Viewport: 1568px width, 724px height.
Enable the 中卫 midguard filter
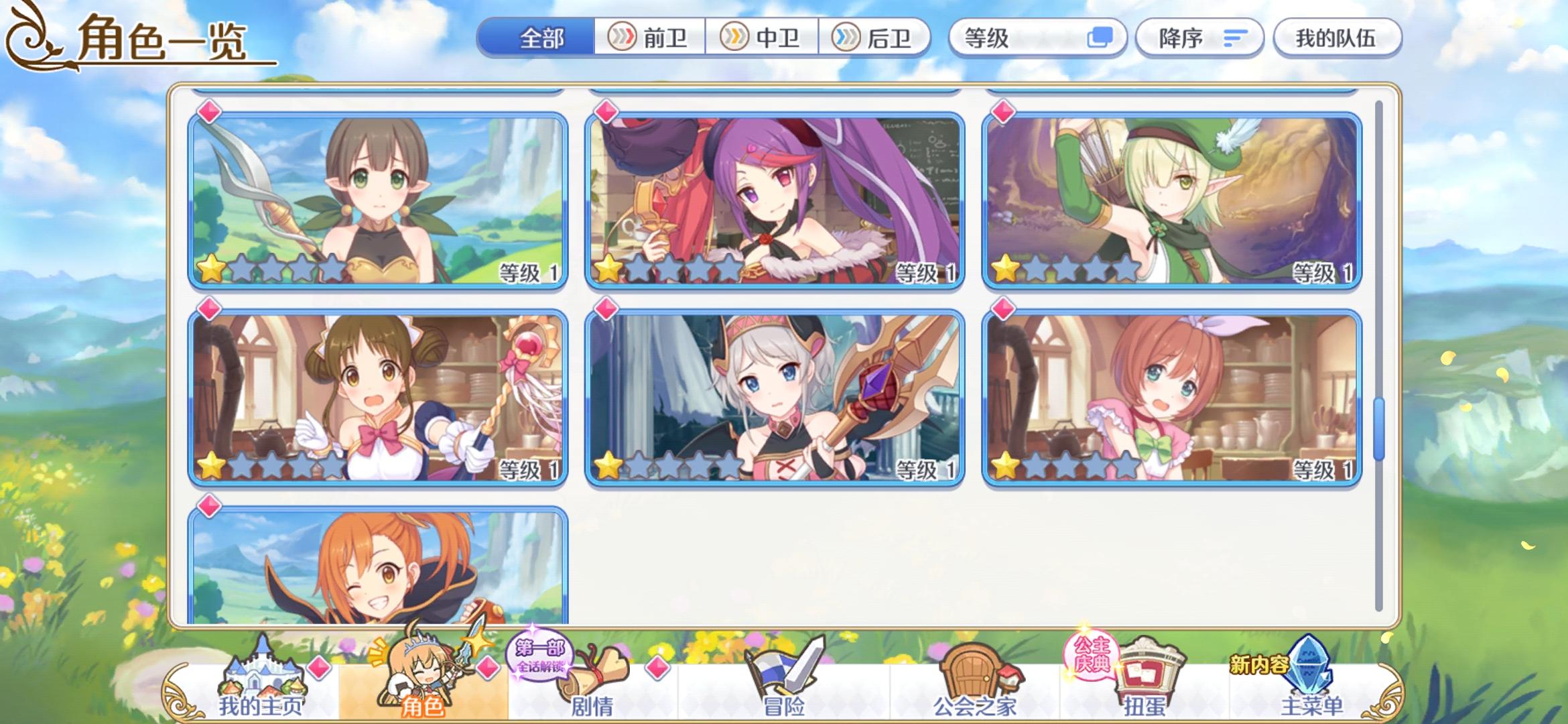[x=761, y=38]
